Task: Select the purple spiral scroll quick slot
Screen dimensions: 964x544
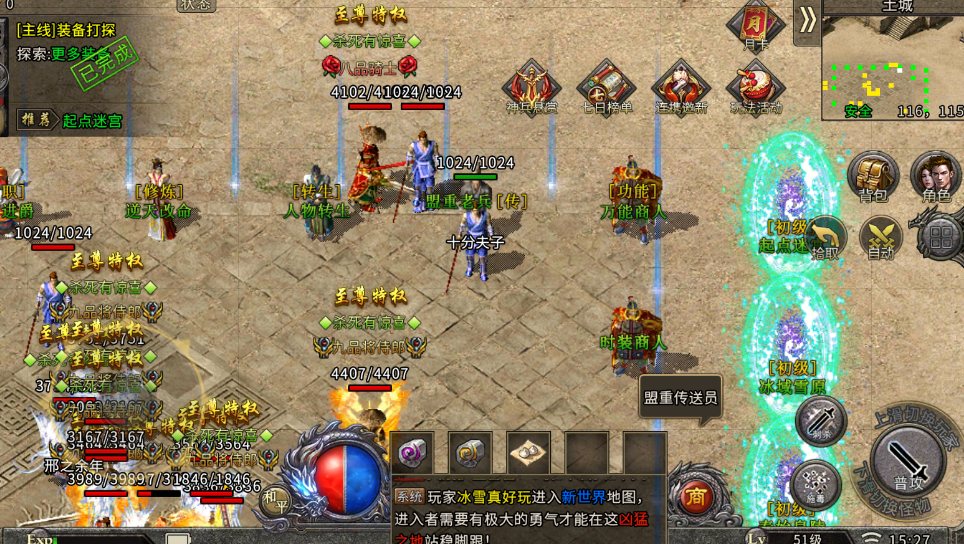Action: (x=411, y=453)
